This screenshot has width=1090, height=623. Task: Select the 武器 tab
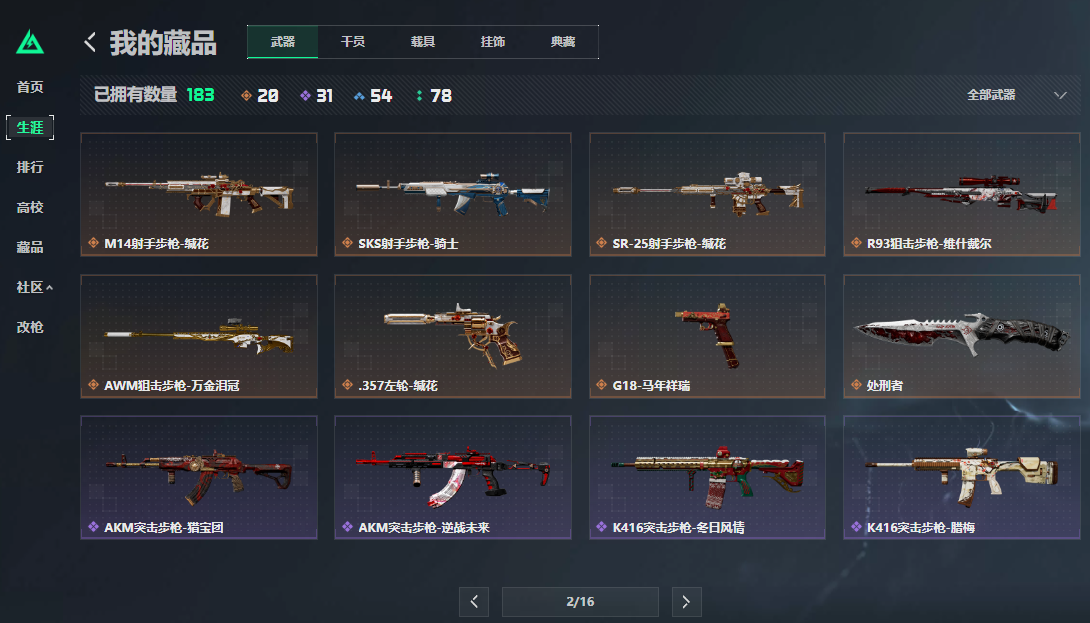[x=283, y=42]
